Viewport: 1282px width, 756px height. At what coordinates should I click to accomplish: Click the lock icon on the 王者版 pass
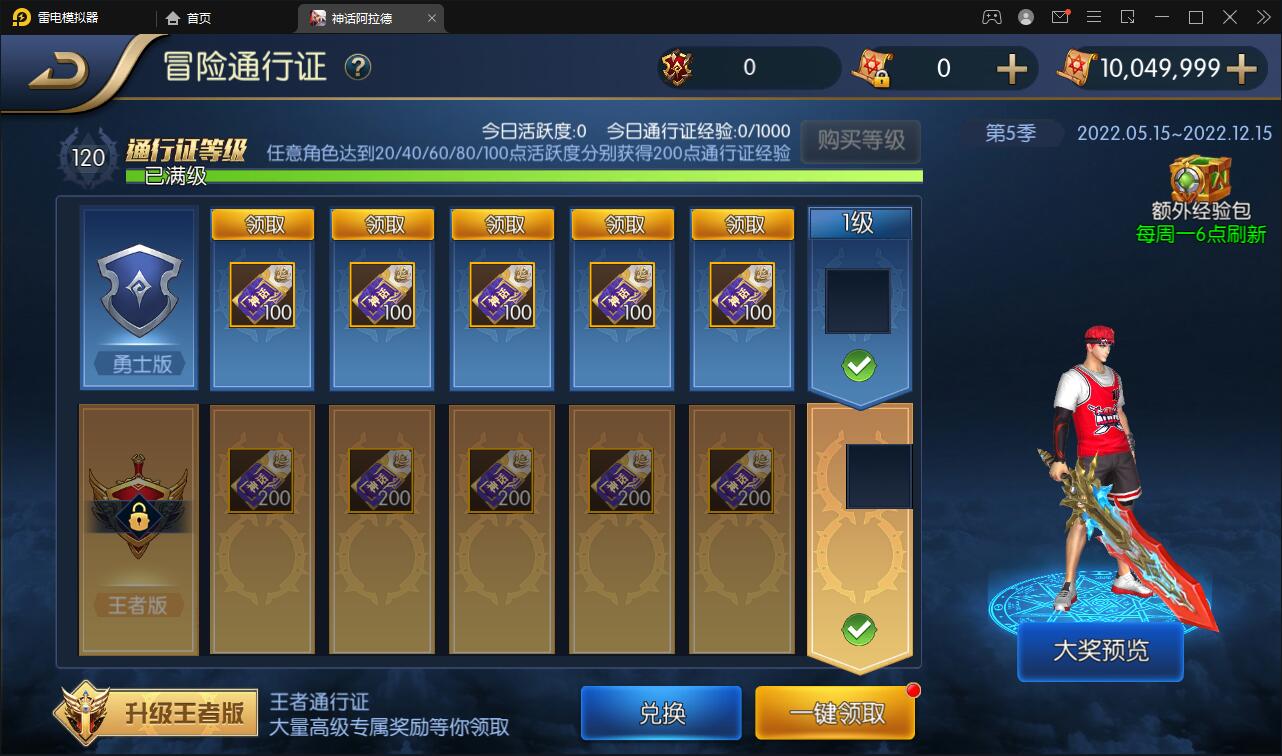click(137, 517)
